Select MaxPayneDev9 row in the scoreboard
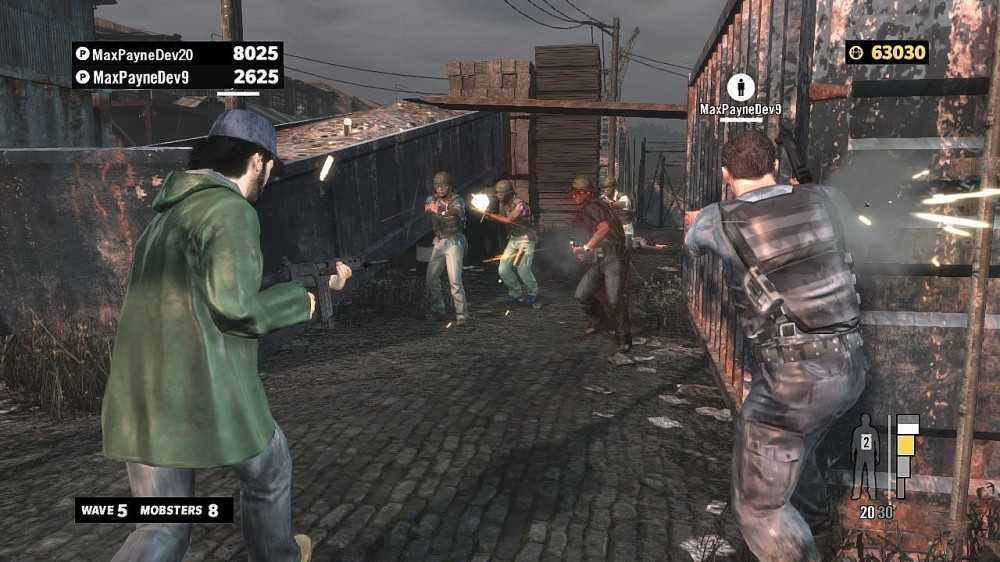 coord(177,77)
